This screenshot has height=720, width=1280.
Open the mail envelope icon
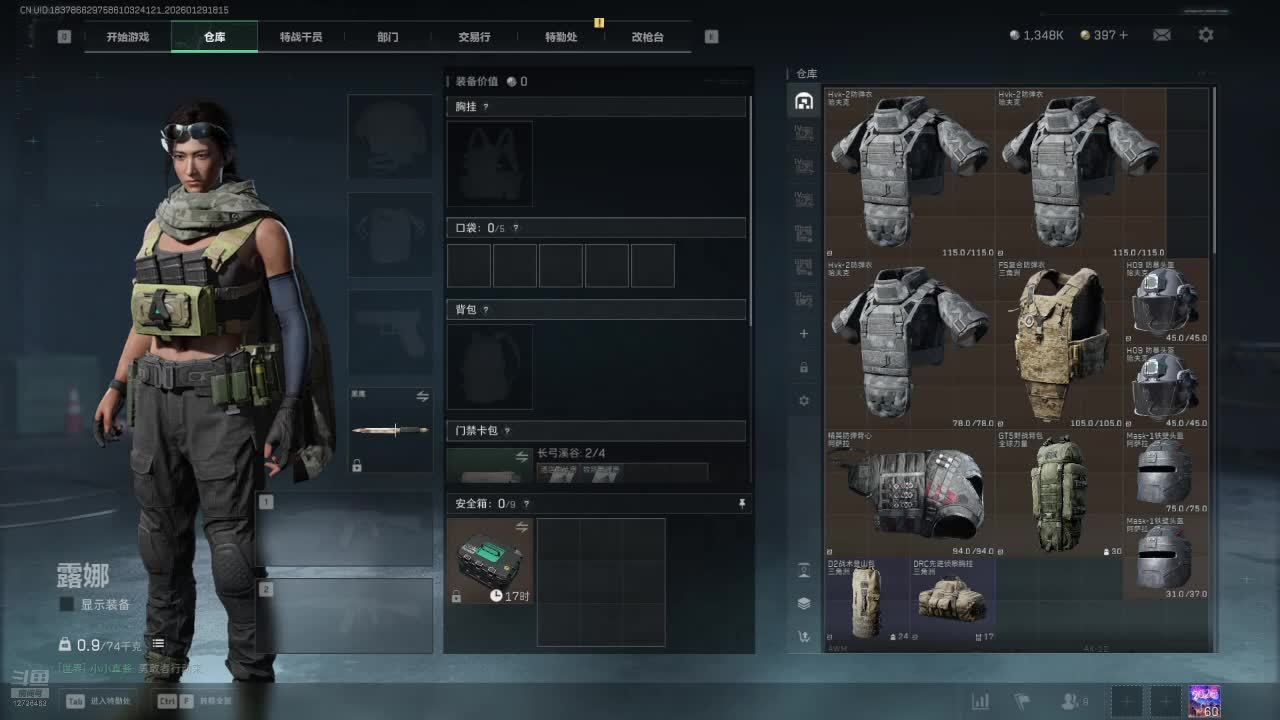pyautogui.click(x=1161, y=35)
